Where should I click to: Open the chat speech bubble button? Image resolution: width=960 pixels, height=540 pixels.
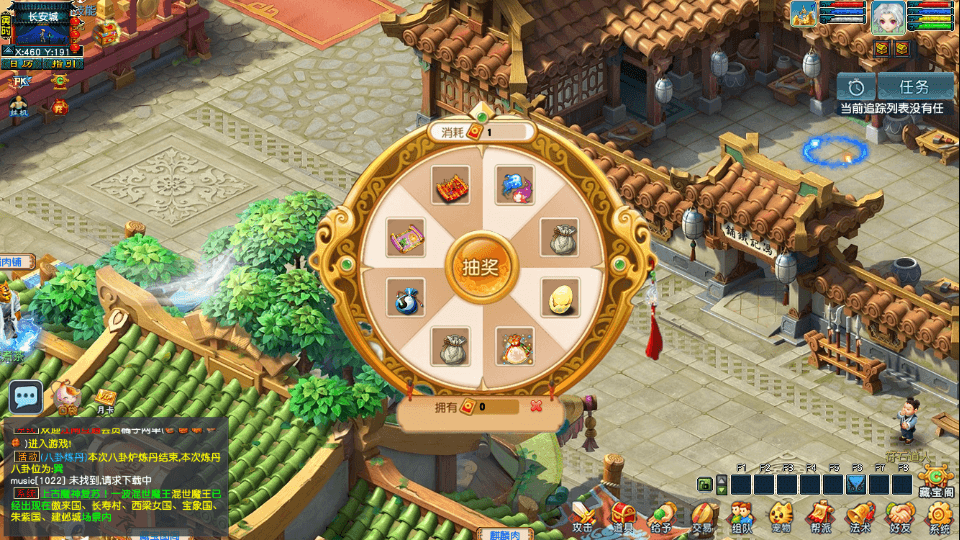coord(26,398)
